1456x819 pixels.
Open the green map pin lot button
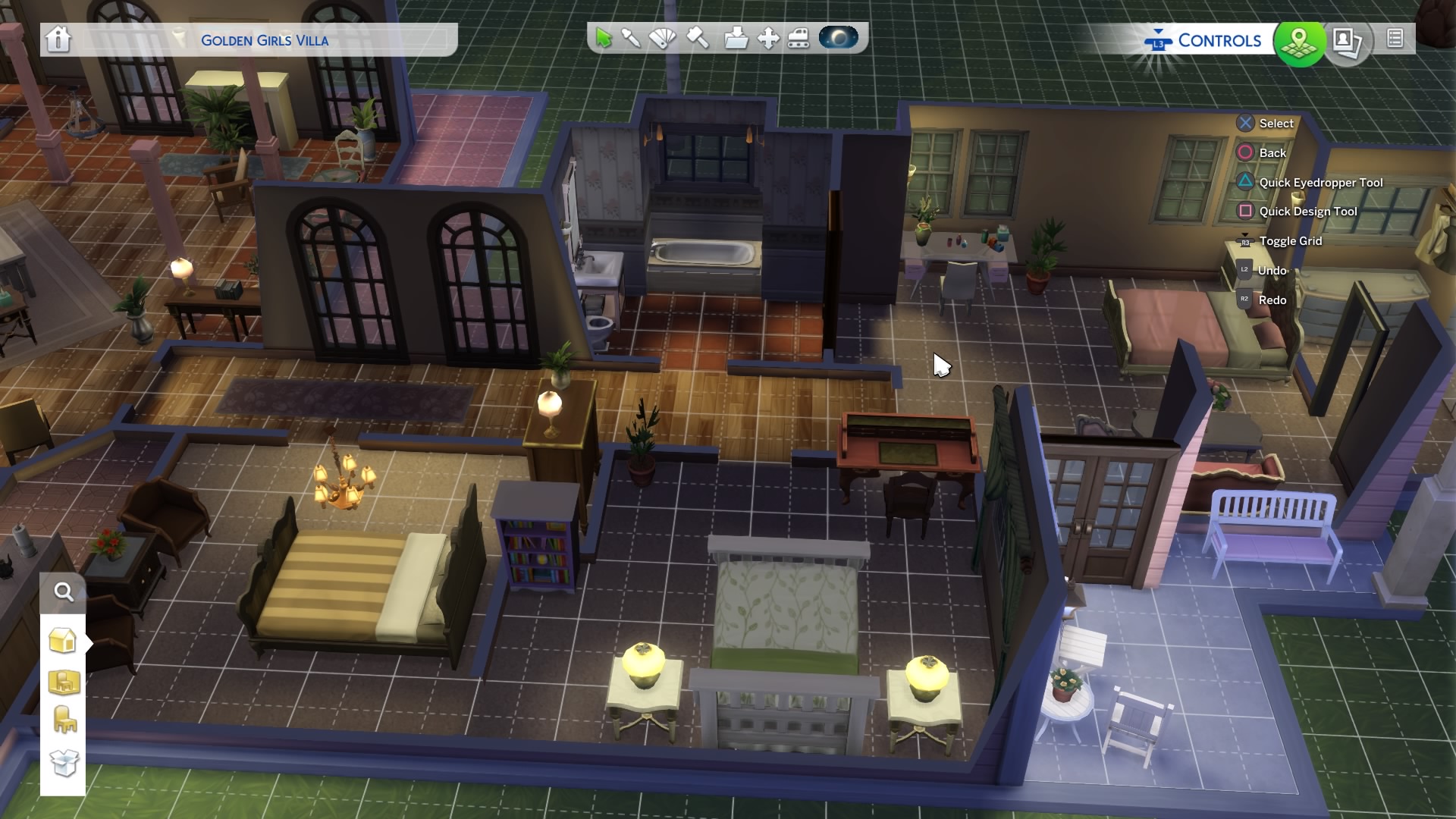(x=1299, y=41)
